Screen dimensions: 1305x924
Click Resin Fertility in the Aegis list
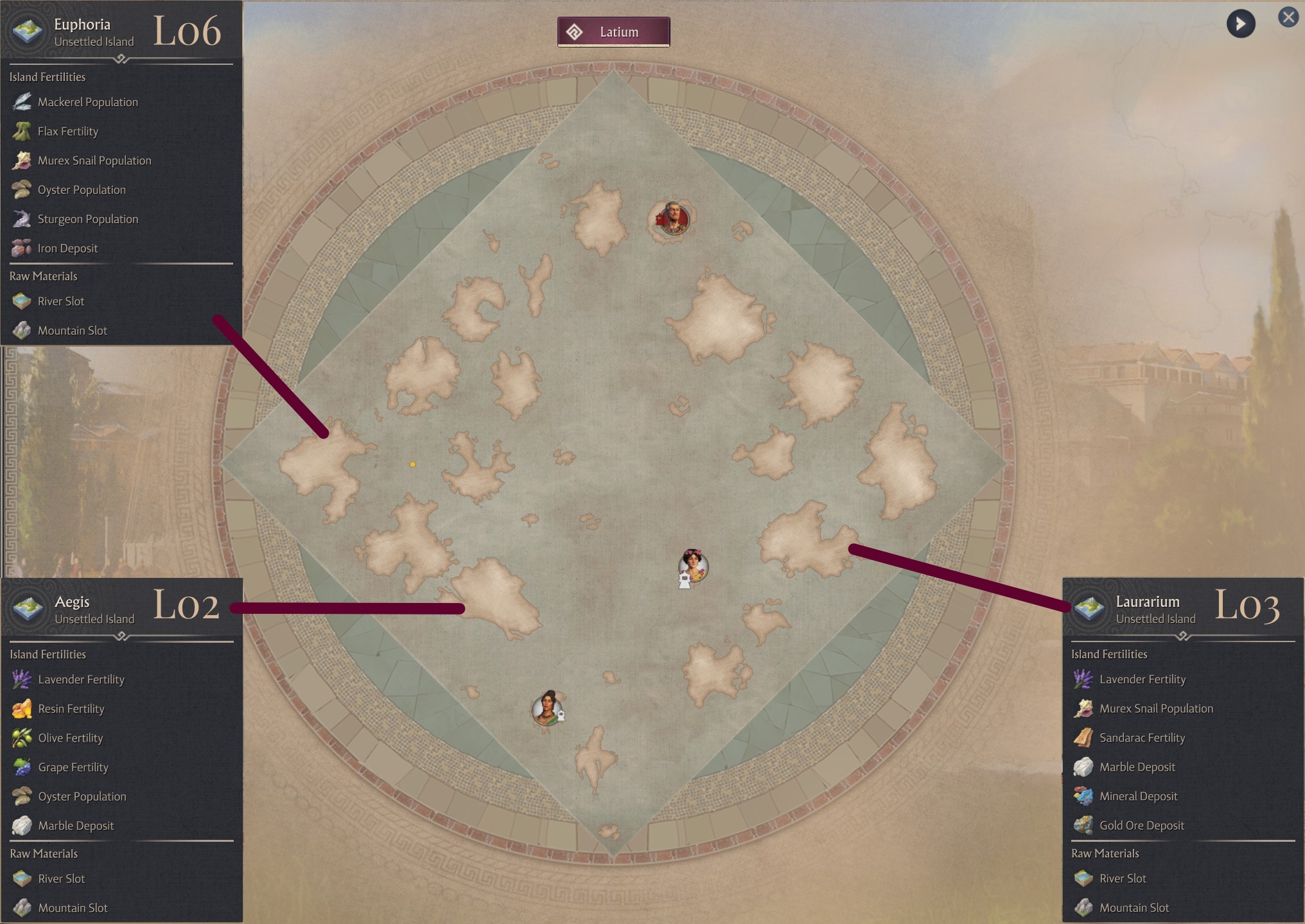click(x=71, y=709)
